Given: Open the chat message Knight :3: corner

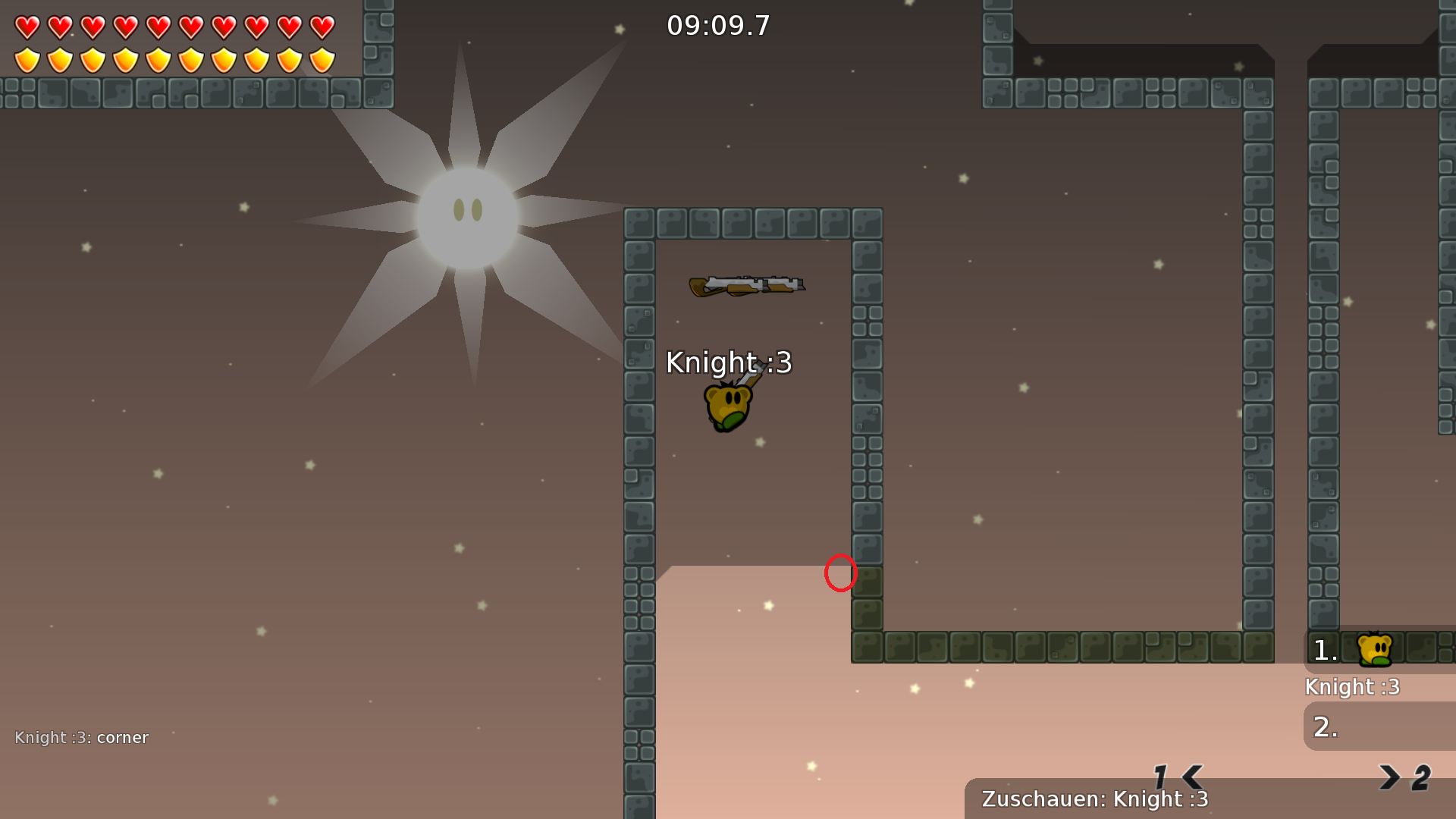Looking at the screenshot, I should tap(82, 737).
